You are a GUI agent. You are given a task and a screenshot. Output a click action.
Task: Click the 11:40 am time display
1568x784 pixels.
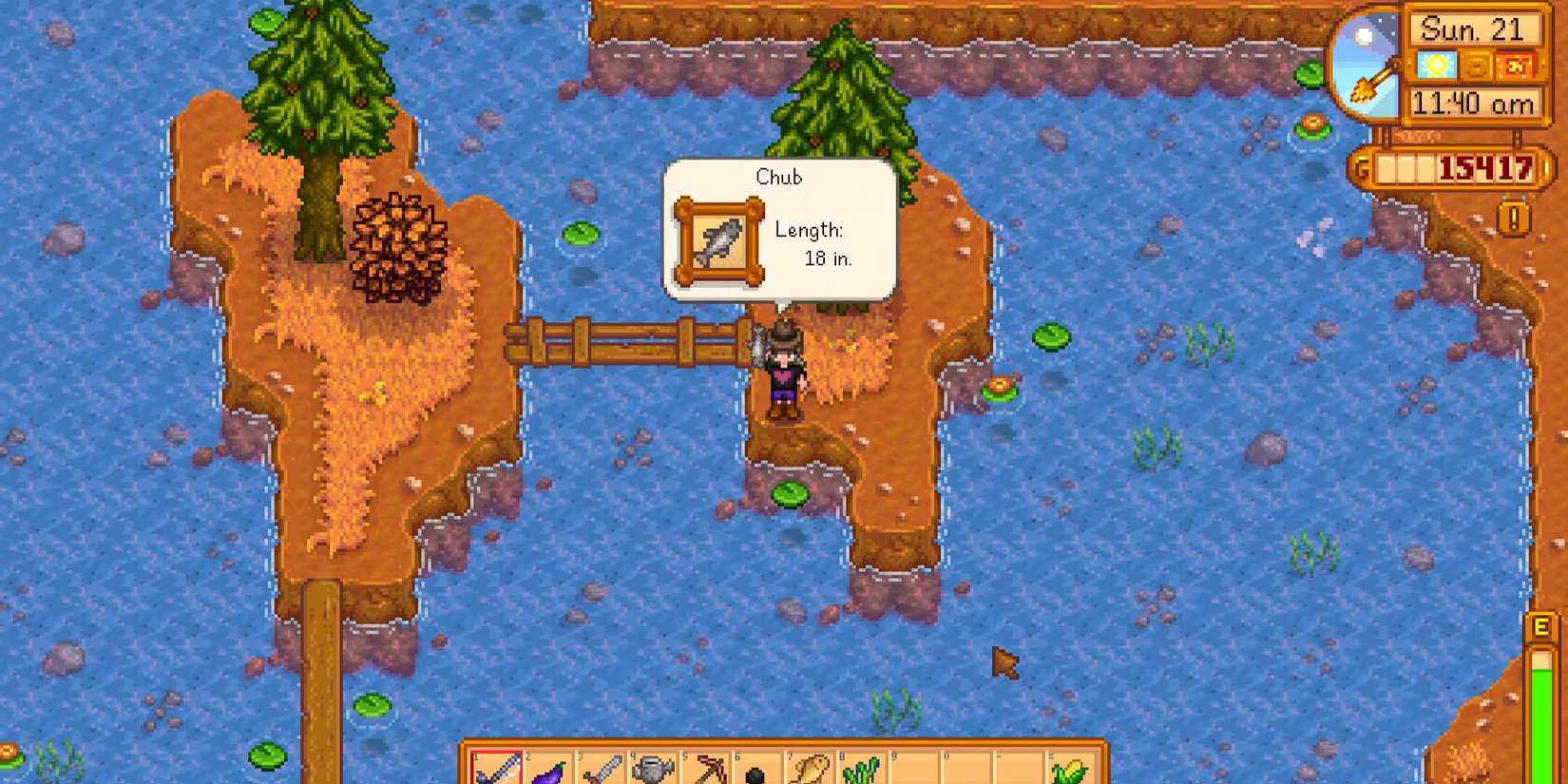(x=1473, y=103)
